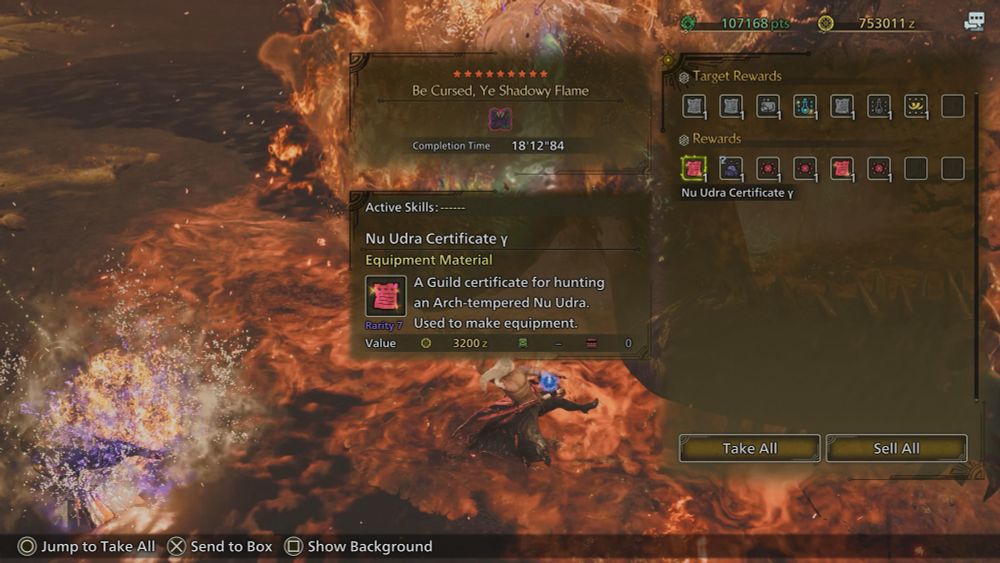Pick the yellow crest target reward
This screenshot has width=1000, height=563.
click(x=915, y=106)
